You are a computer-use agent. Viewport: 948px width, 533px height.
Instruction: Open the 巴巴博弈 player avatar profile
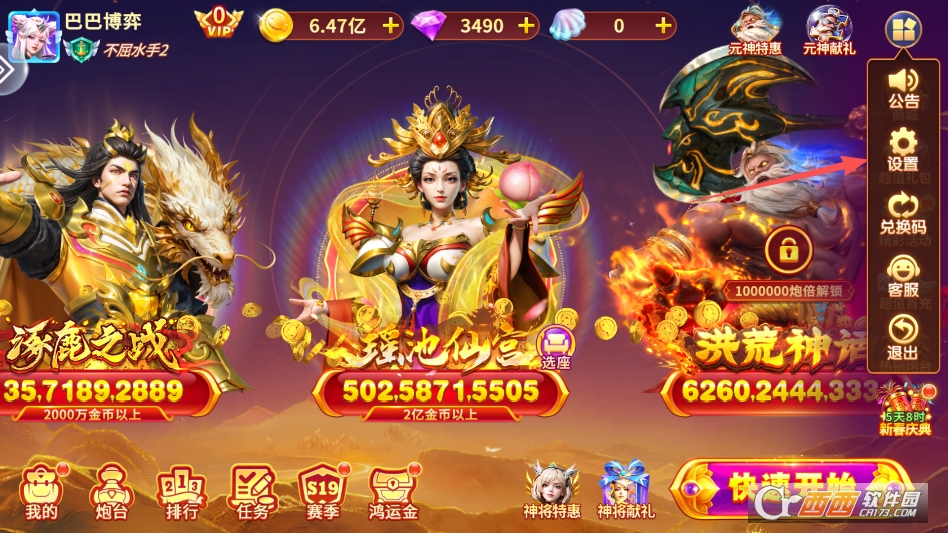pos(33,32)
